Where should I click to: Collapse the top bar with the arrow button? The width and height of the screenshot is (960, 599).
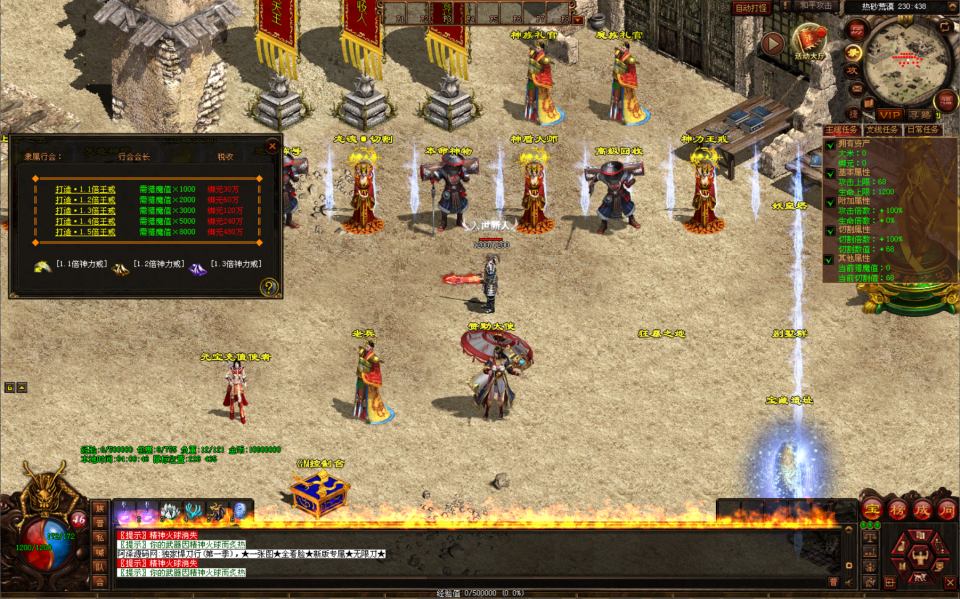pos(576,18)
